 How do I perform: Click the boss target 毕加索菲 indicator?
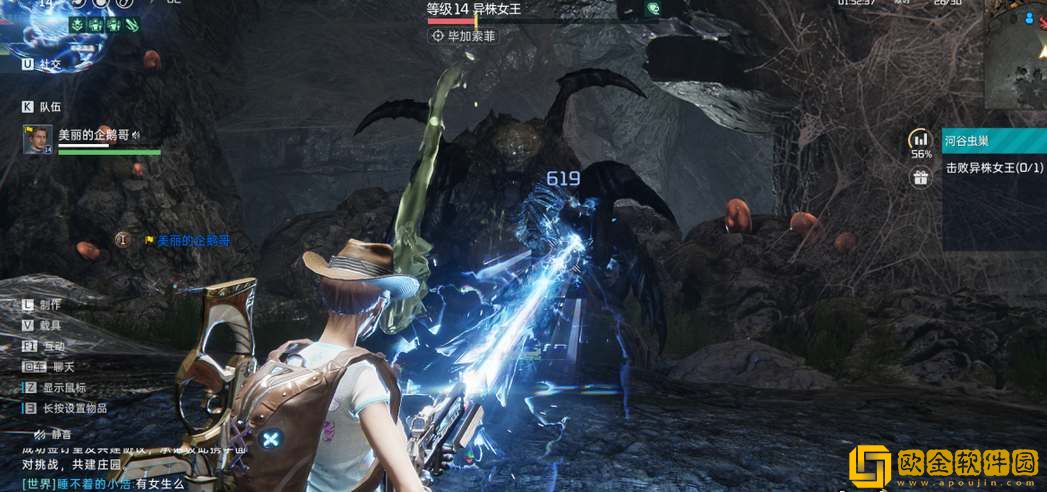[x=462, y=36]
